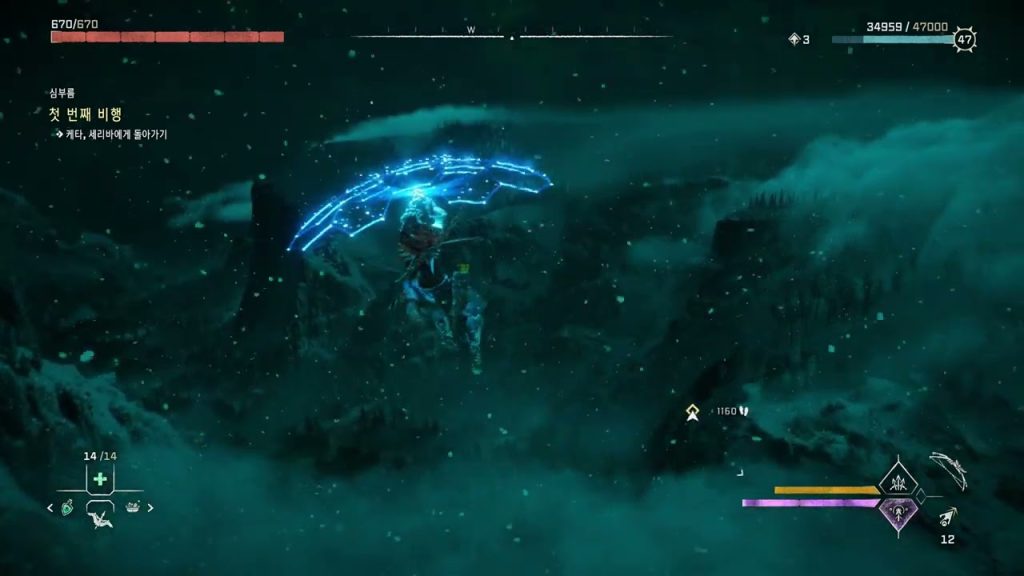Select the food bowl item icon
Viewport: 1024px width, 576px height.
pos(133,507)
